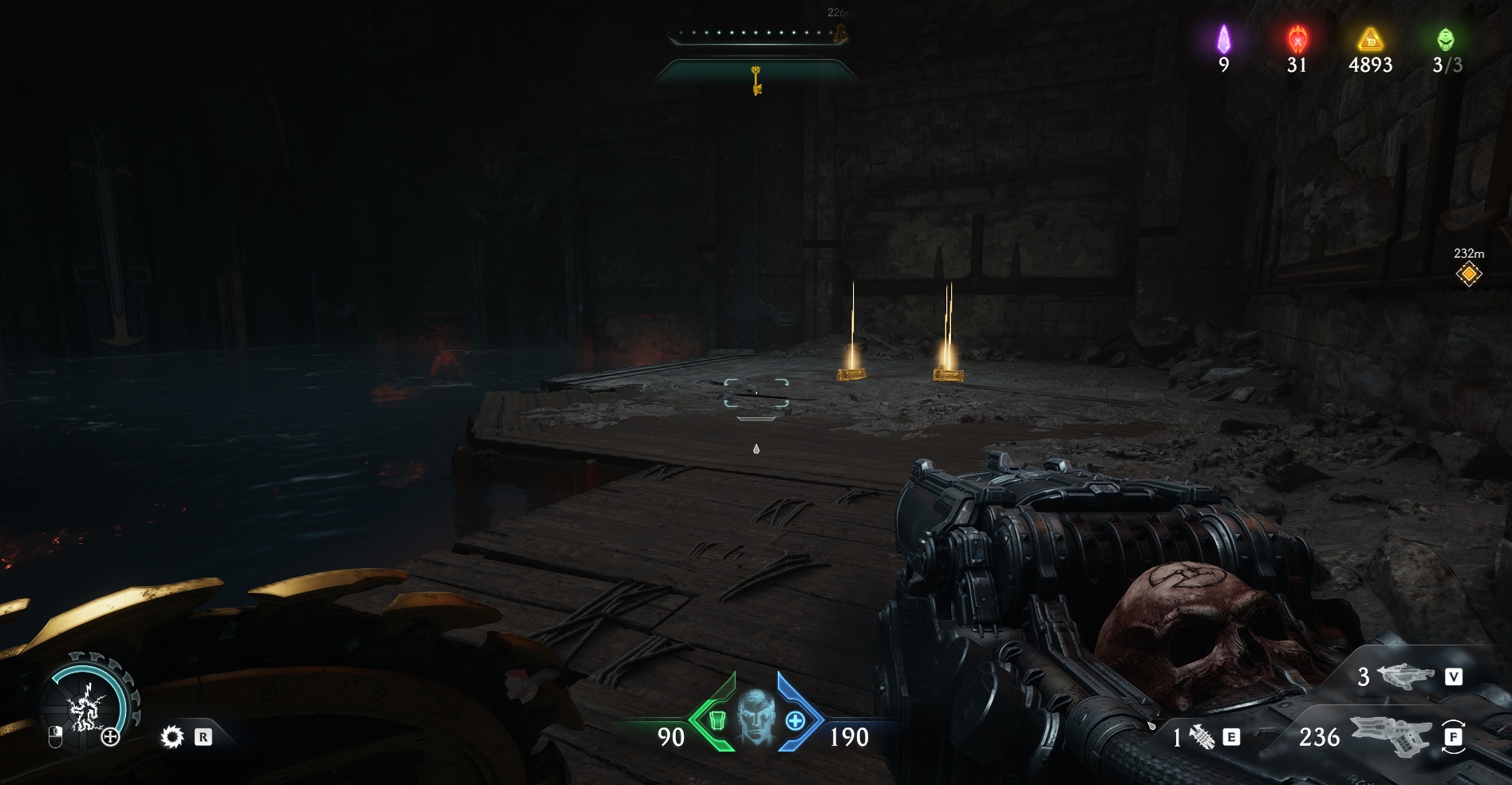
Task: Select the blue health cross icon
Action: (795, 720)
